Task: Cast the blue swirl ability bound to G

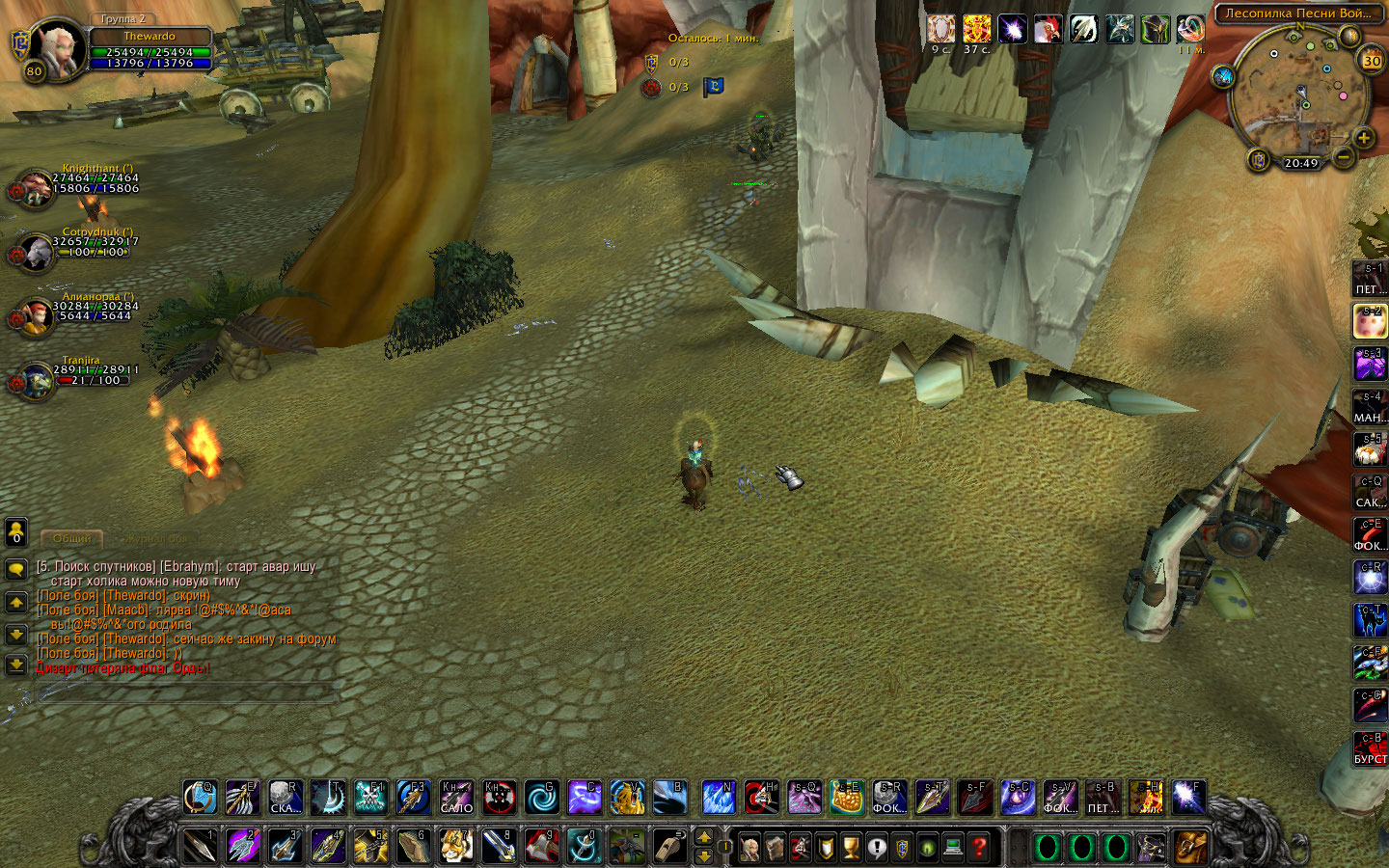Action: (541, 798)
